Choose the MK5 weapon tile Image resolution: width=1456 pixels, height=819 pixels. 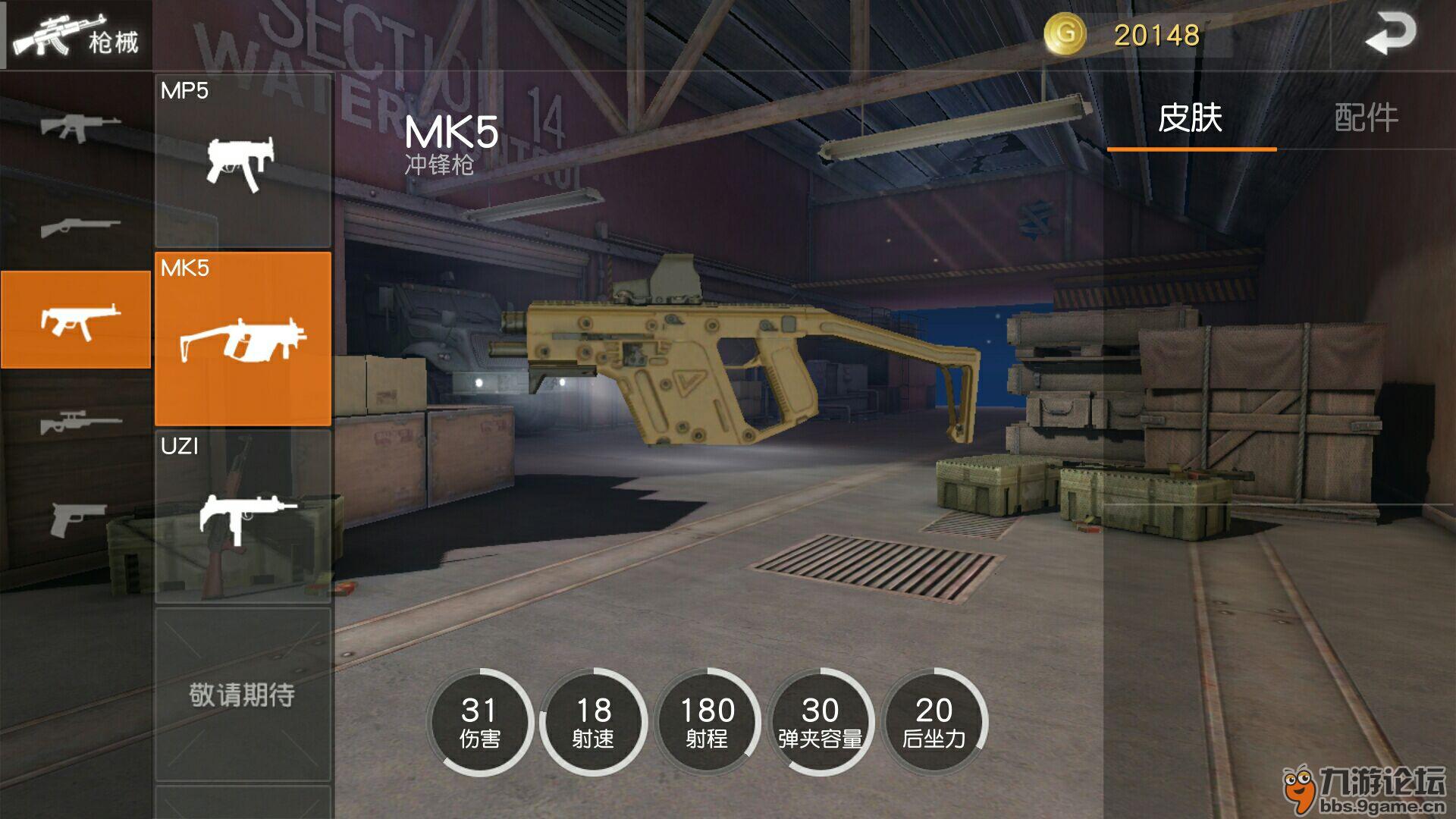[243, 338]
